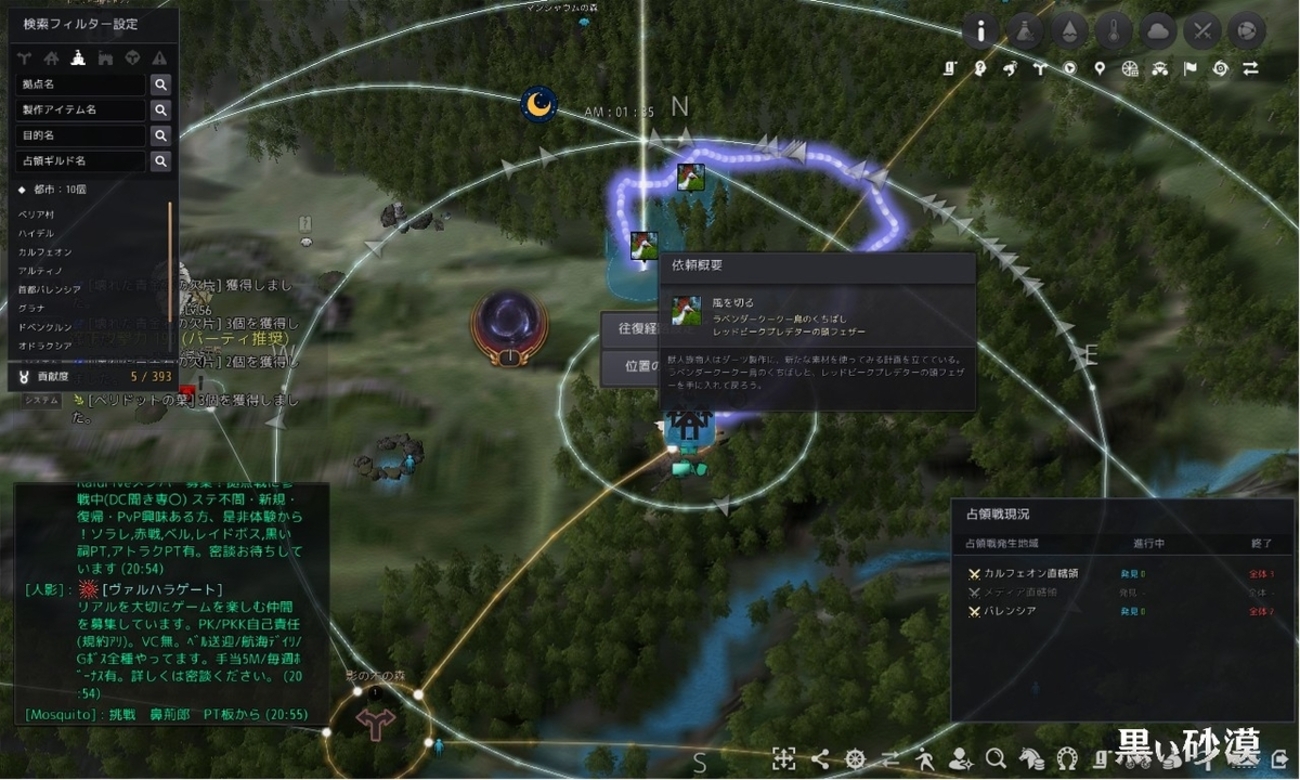
Task: Exit the world map with the exit icon
Action: 1279,757
